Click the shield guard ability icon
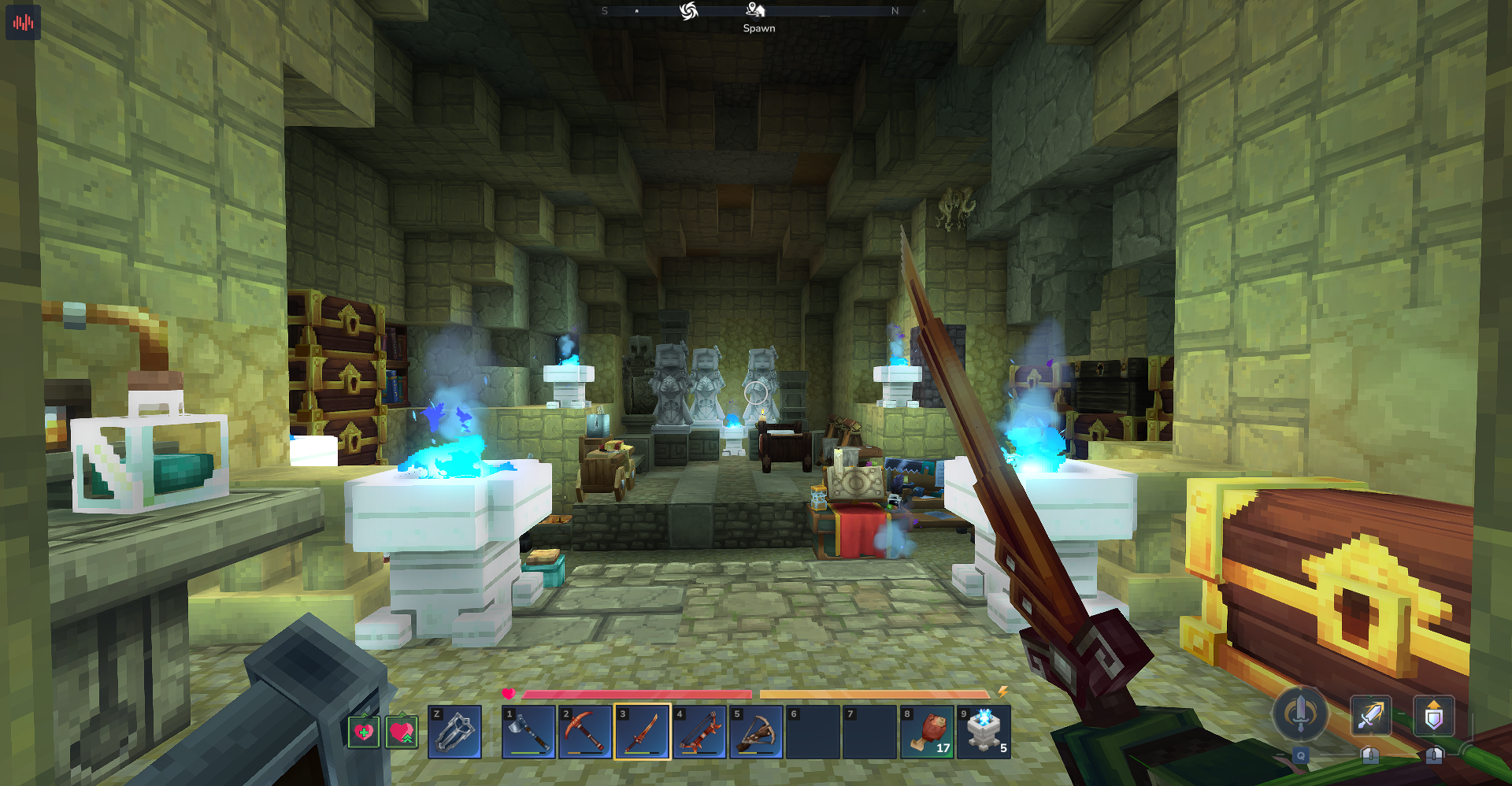This screenshot has width=1512, height=786. click(1433, 716)
